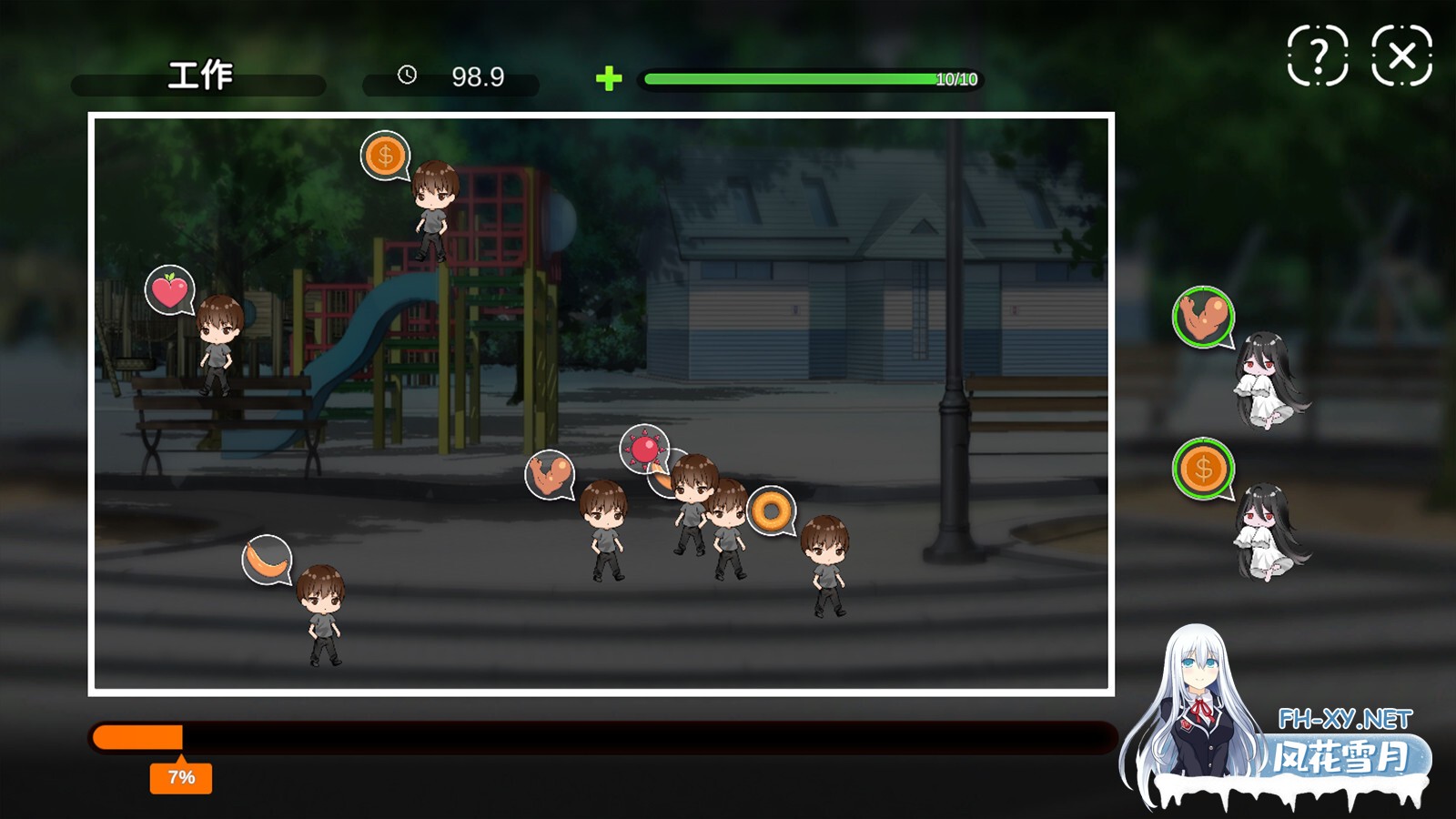Pick the orange donut speech bubble

771,511
